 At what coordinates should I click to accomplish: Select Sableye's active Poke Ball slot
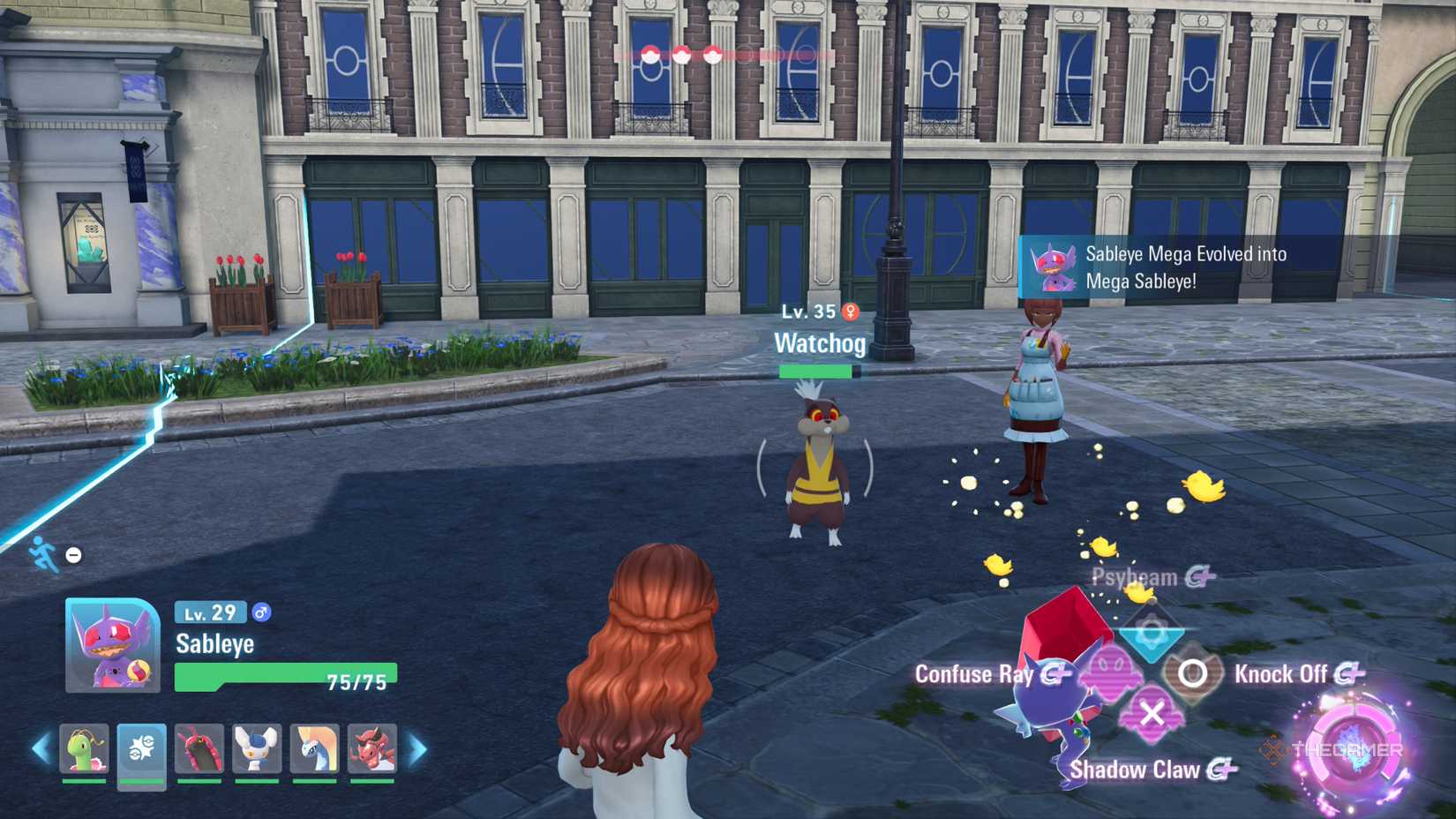(x=142, y=749)
